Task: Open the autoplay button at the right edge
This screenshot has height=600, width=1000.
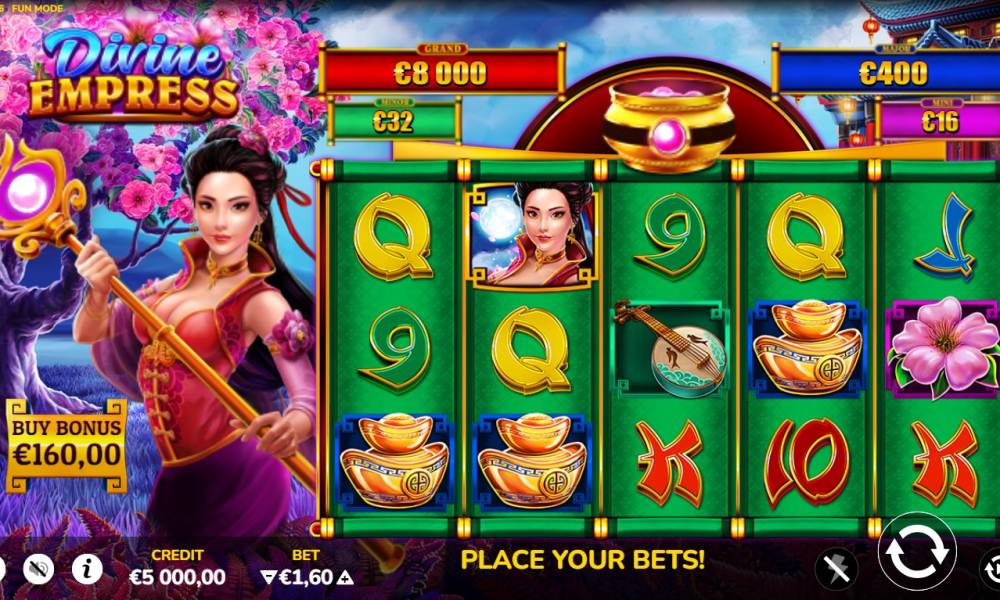Action: point(991,566)
